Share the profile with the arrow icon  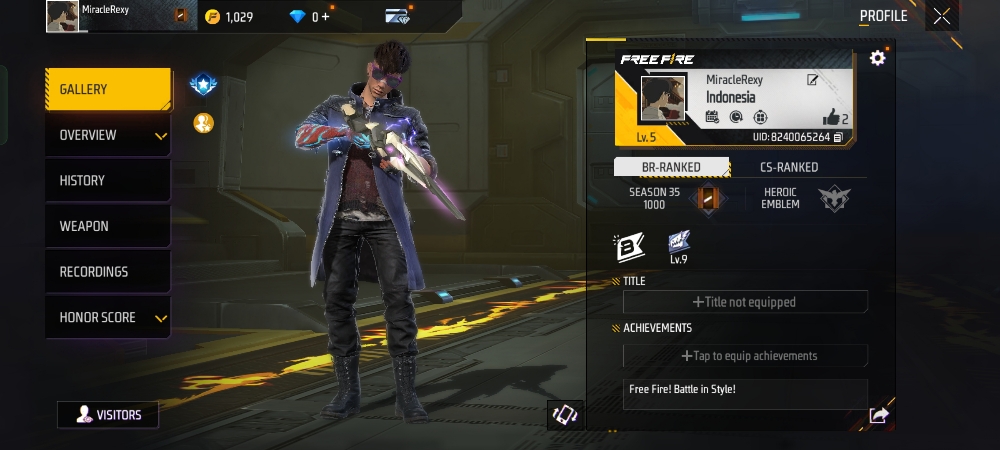click(x=878, y=415)
